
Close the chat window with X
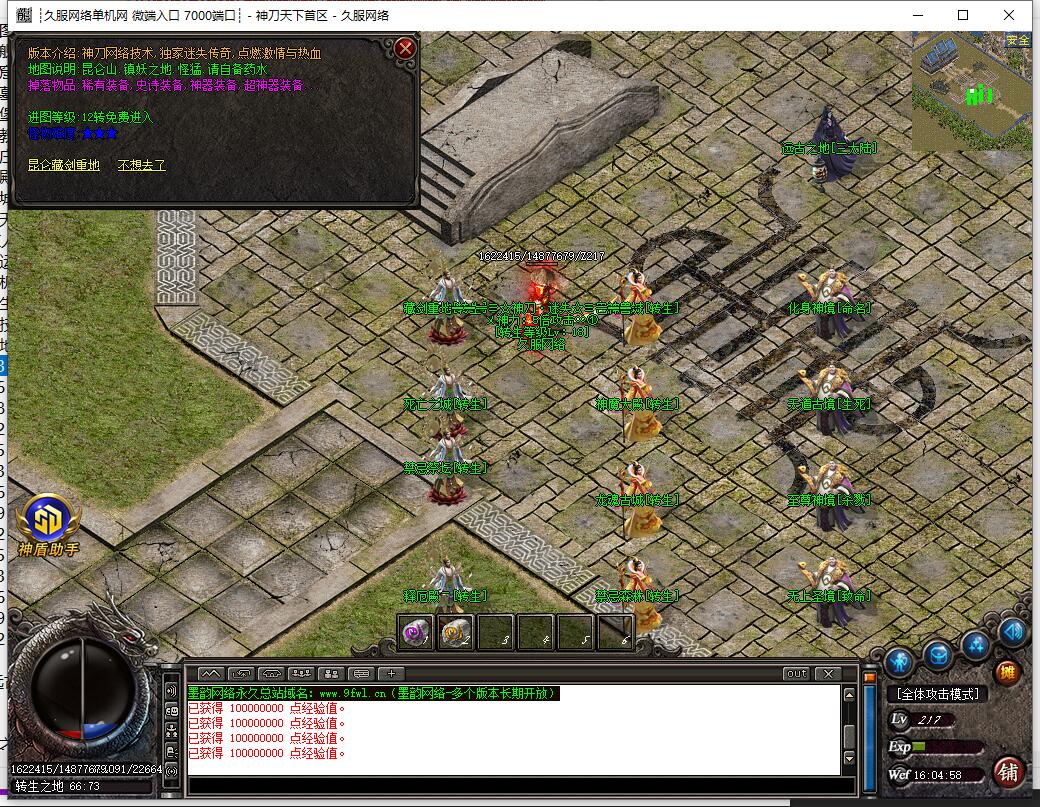click(x=828, y=674)
